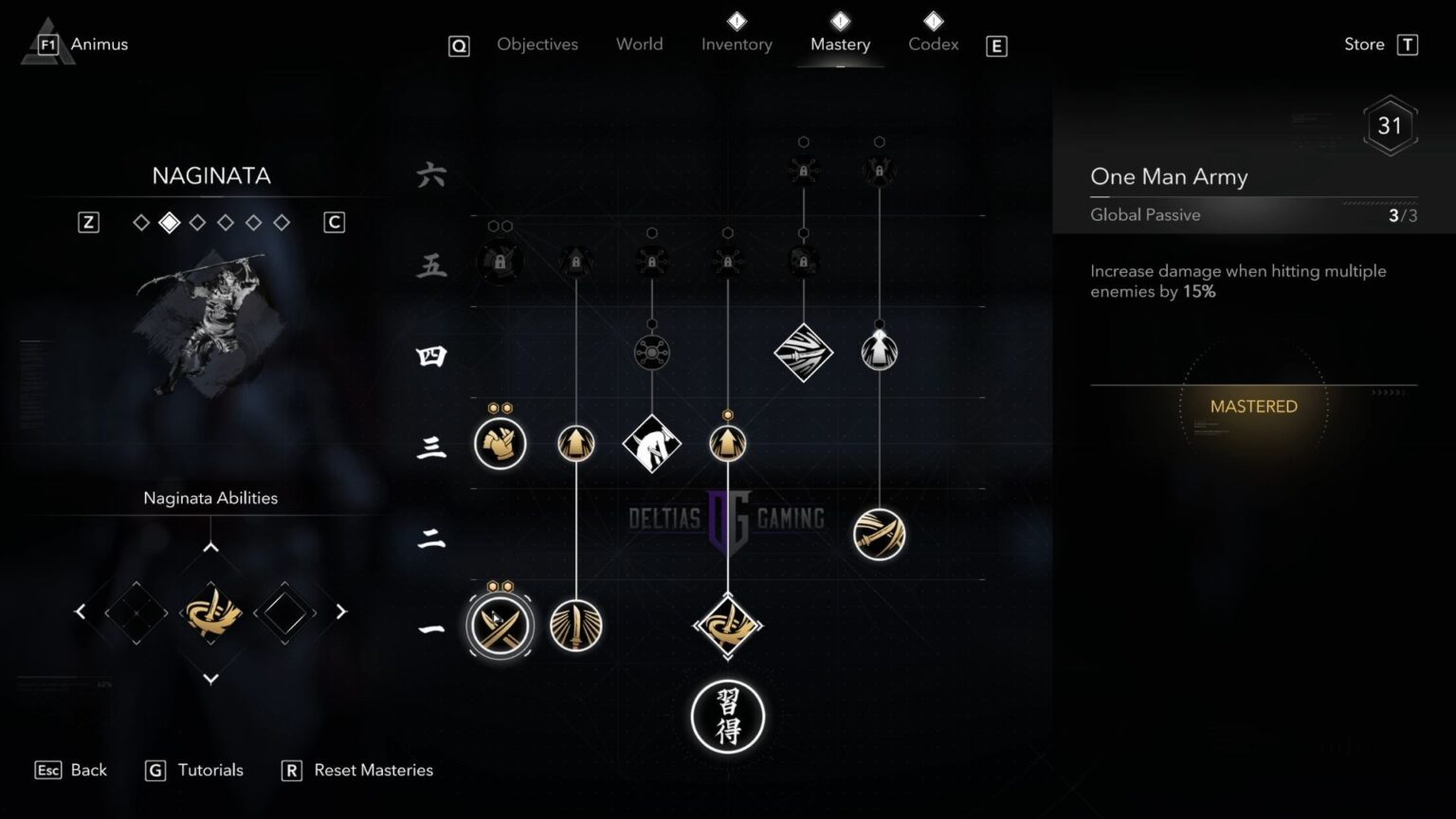Click the left arrow beside ability diamonds
Viewport: 1456px width, 819px height.
coord(81,611)
